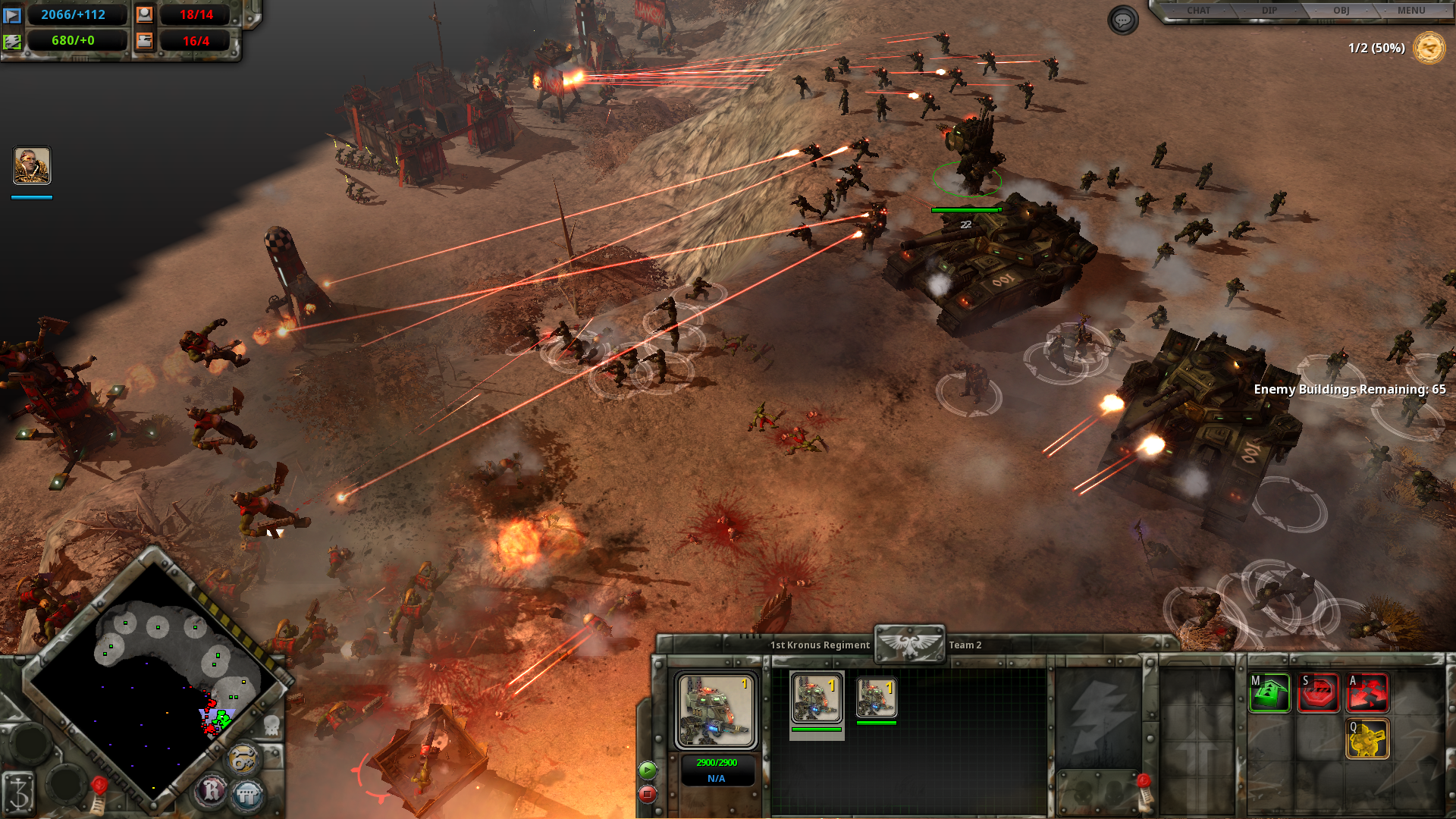Open the OBJ objectives panel

[1341, 11]
